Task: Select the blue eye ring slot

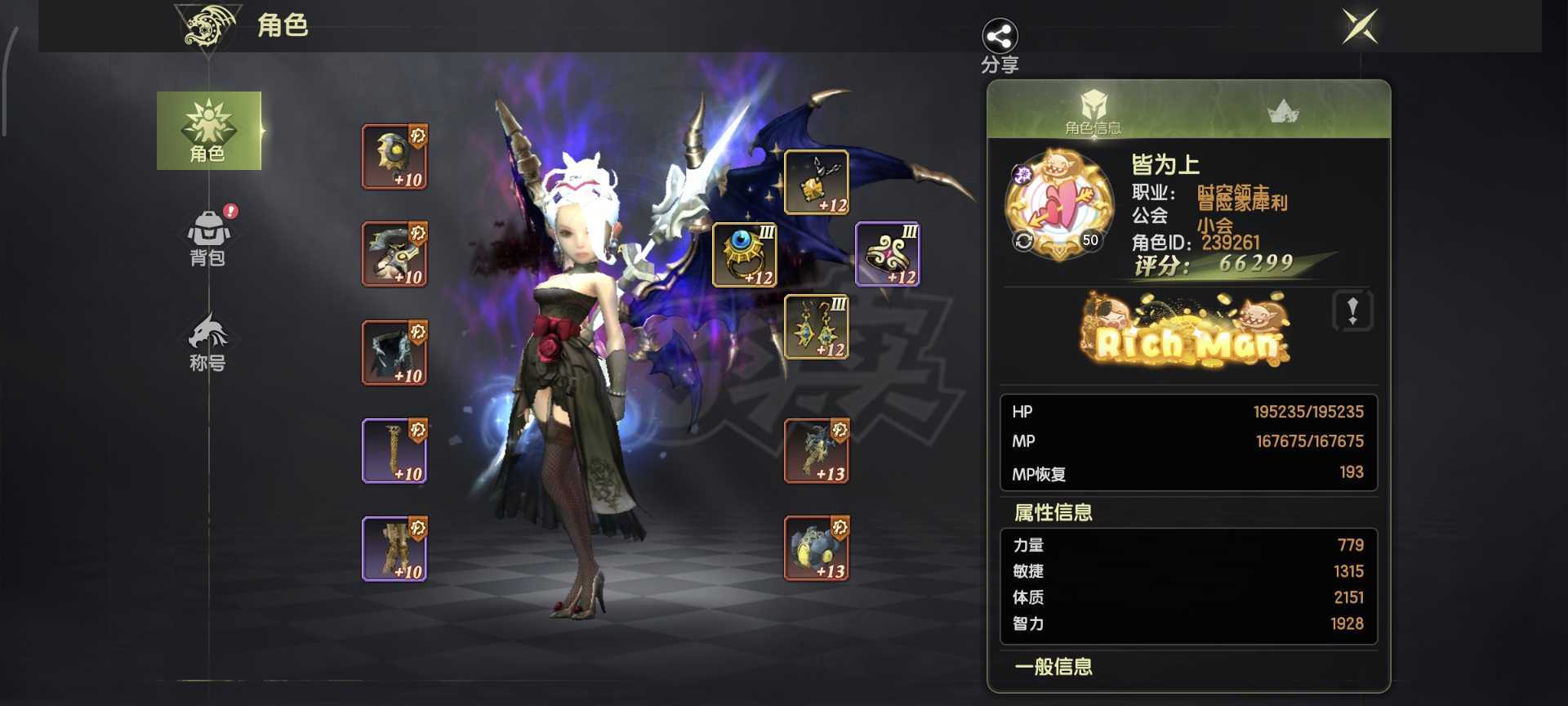Action: [745, 254]
